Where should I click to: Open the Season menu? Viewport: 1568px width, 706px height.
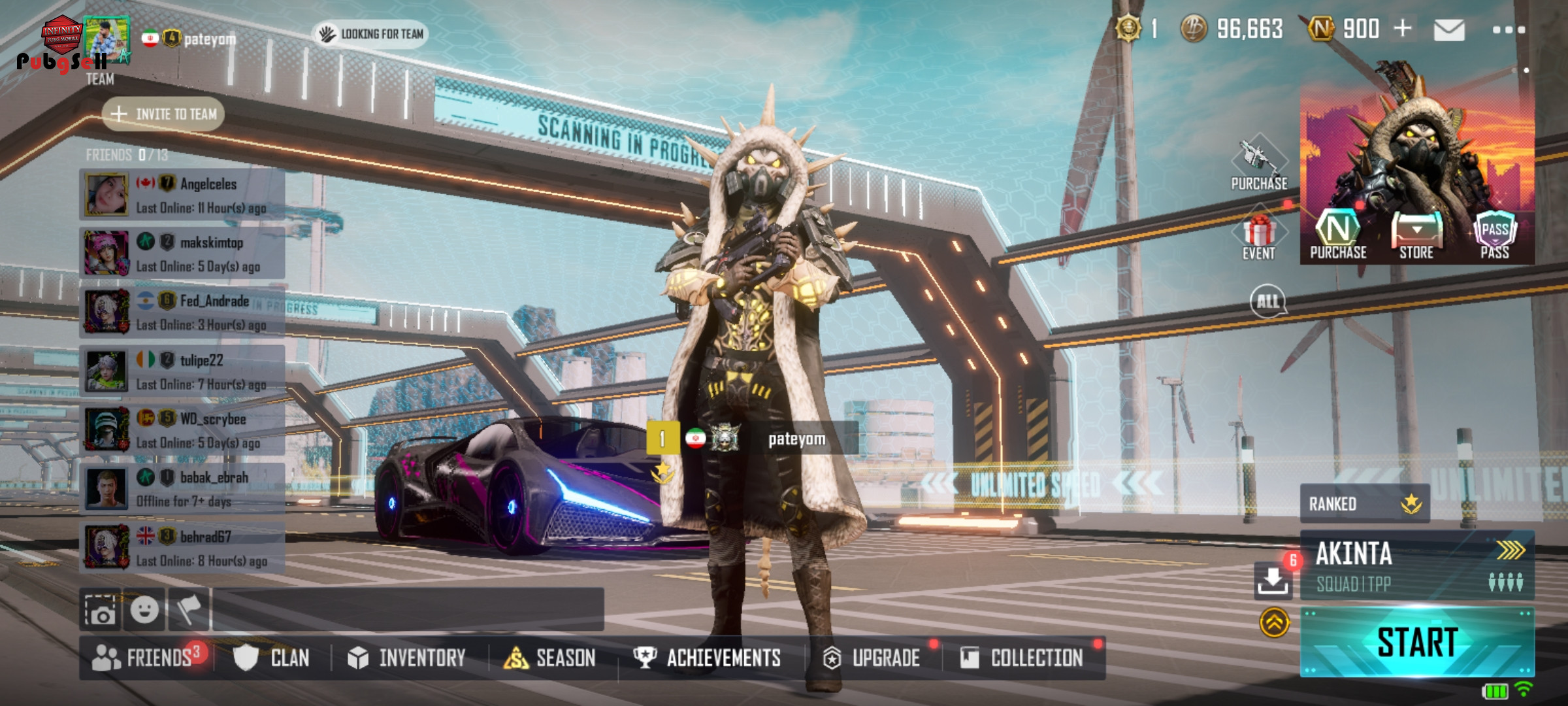pos(550,658)
